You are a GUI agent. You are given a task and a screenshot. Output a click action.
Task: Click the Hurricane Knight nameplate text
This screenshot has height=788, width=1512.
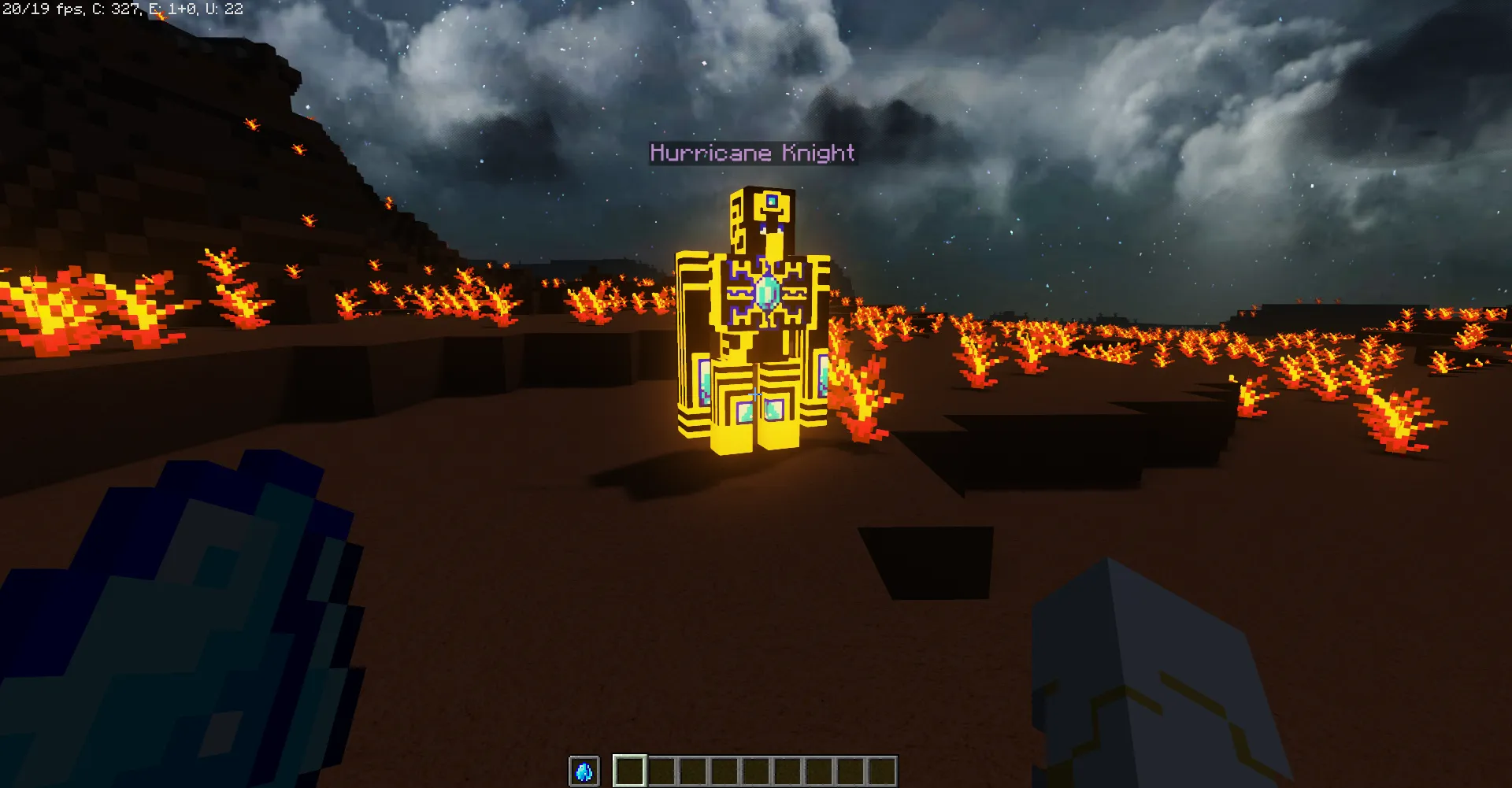(750, 153)
